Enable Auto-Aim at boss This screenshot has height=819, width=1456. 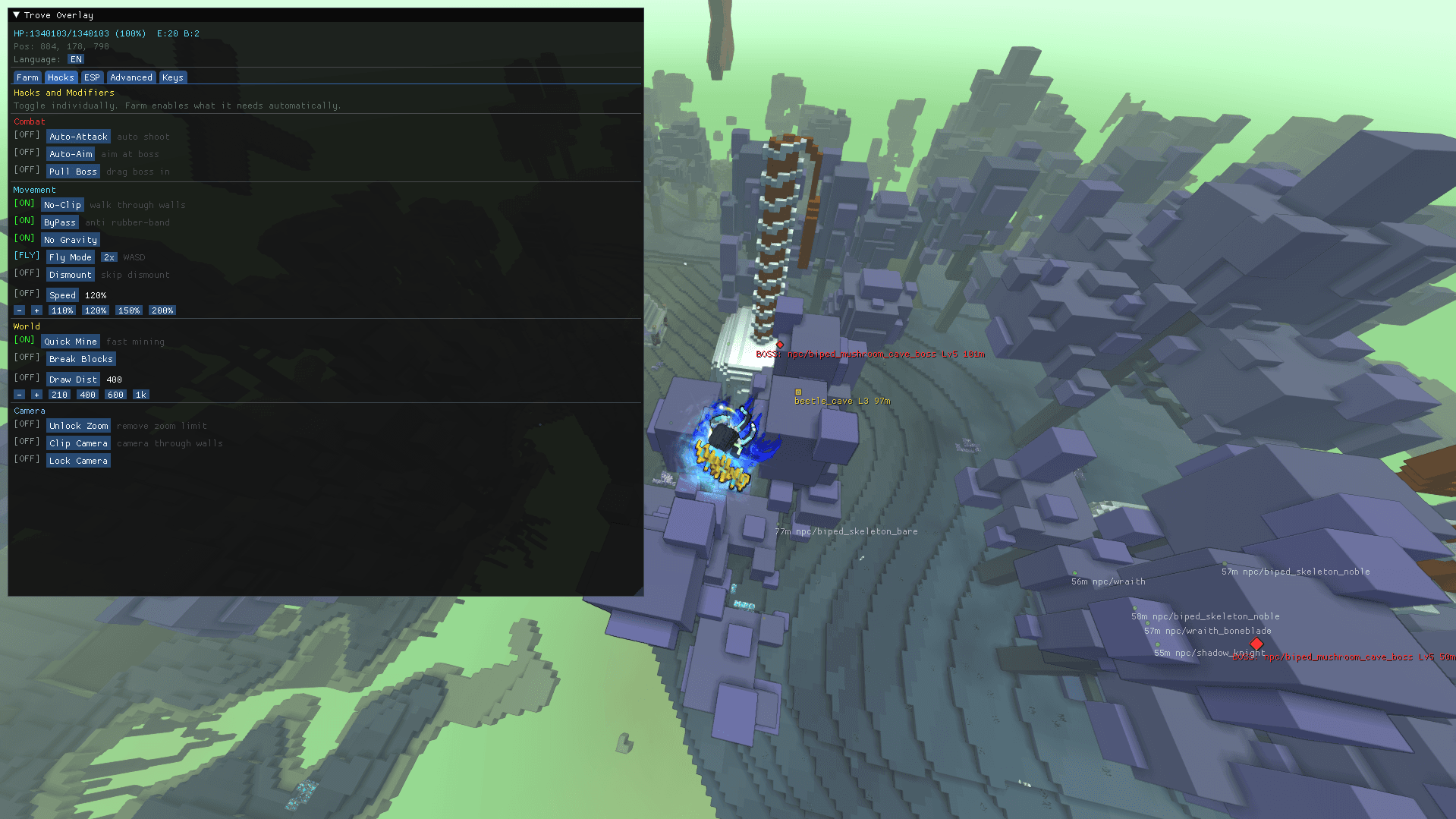click(71, 154)
